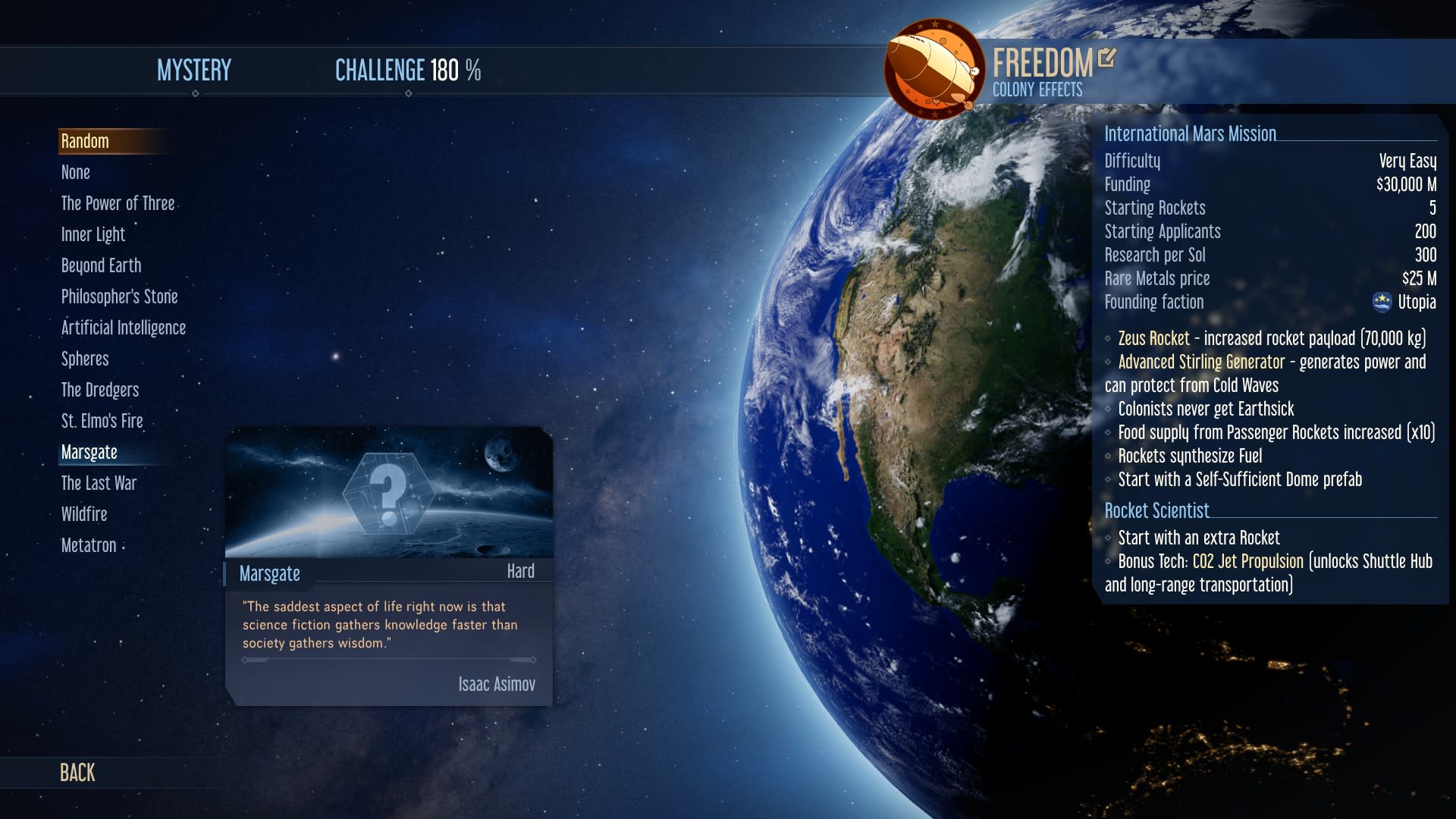Edit the colony name Freedom
This screenshot has width=1456, height=819.
(x=1107, y=58)
